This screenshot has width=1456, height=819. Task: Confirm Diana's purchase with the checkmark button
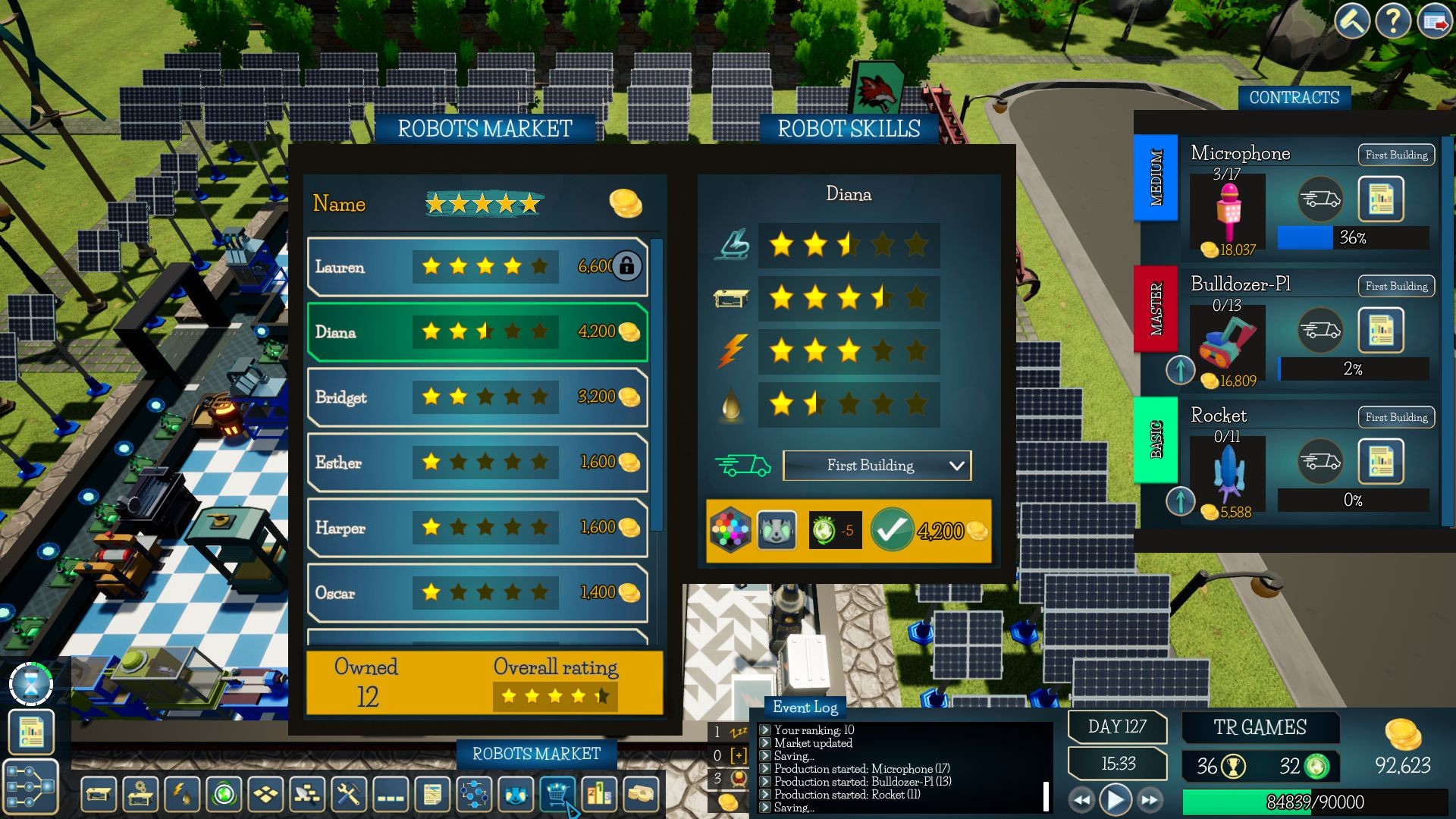coord(895,529)
